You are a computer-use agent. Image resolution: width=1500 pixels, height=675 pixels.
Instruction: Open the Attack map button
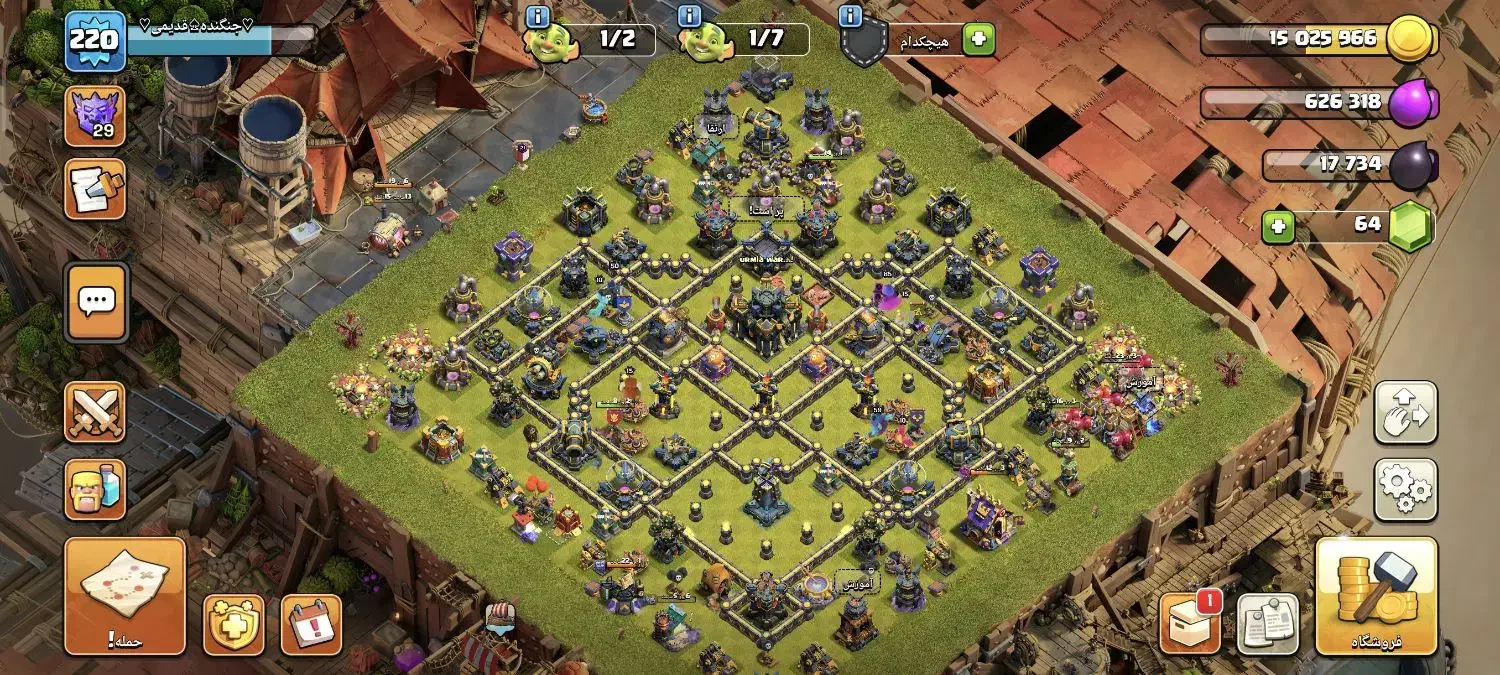pyautogui.click(x=125, y=596)
